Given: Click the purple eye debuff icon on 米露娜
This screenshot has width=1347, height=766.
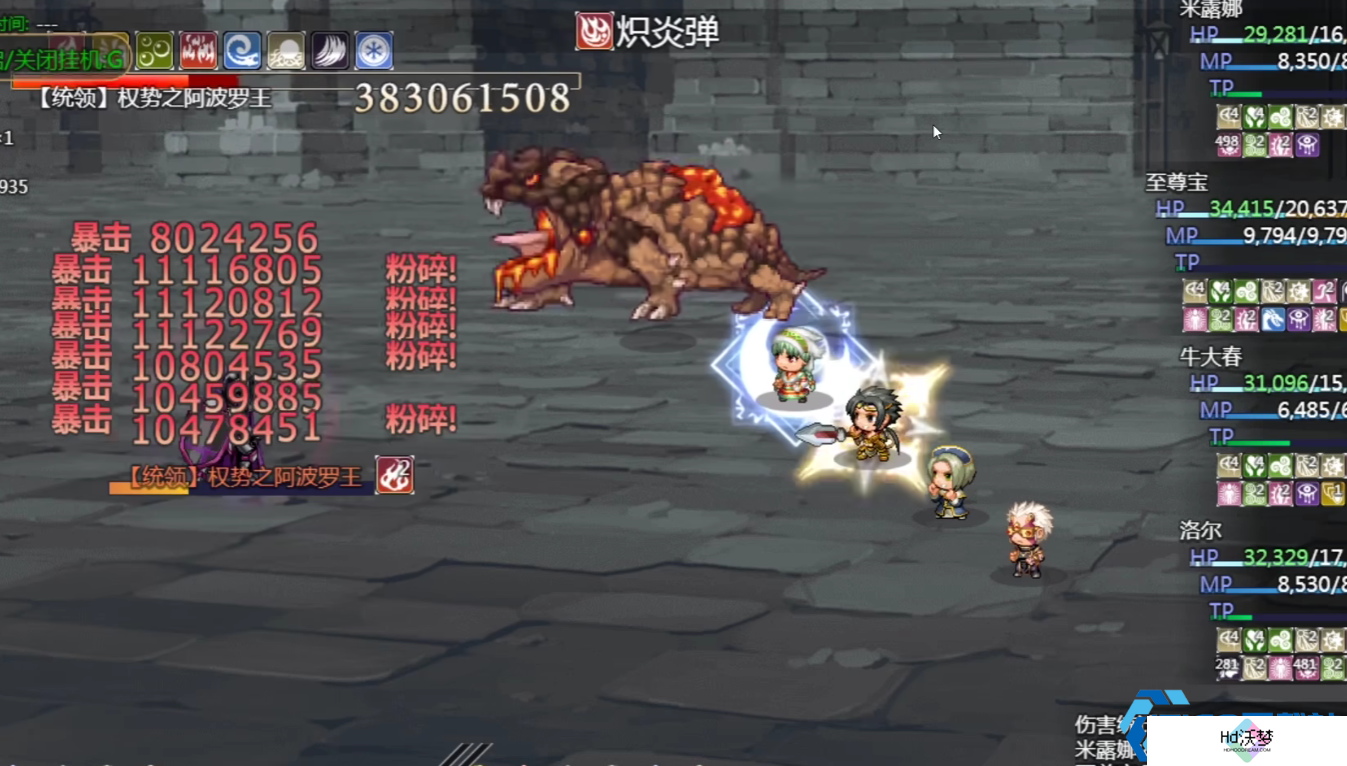Looking at the screenshot, I should point(1307,145).
